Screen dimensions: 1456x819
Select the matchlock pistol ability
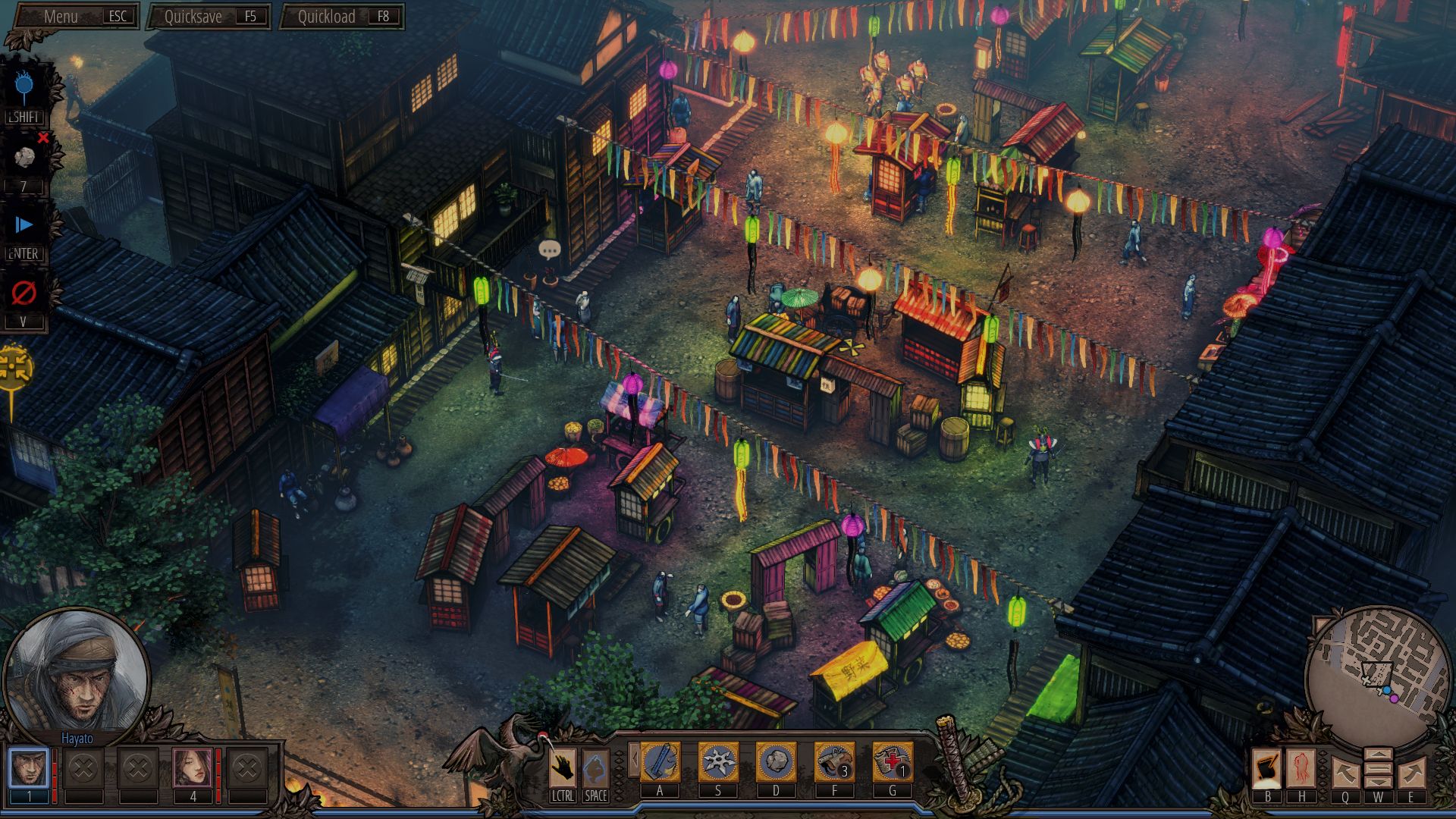tap(834, 761)
